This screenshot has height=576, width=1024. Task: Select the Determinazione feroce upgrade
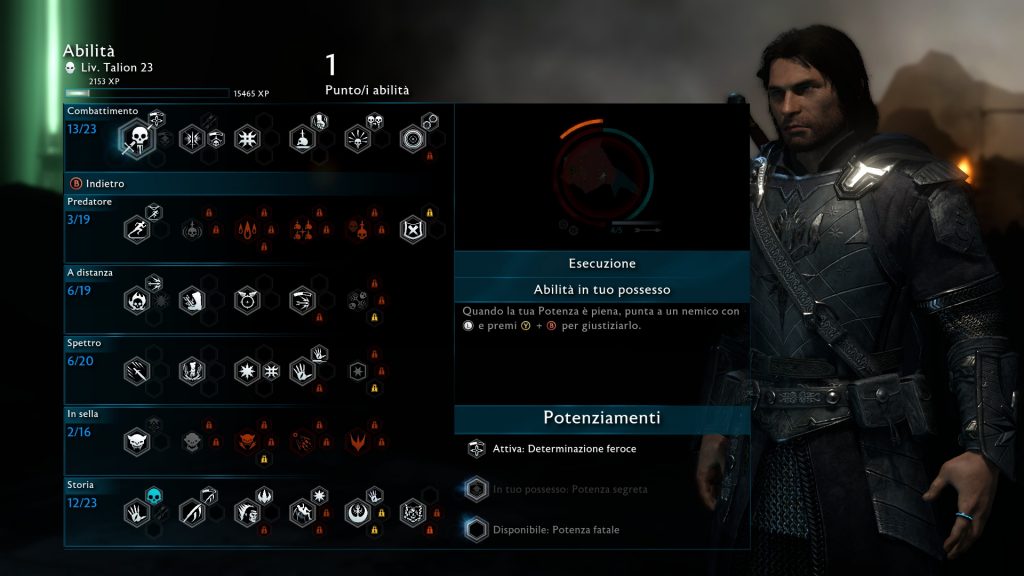tap(564, 449)
